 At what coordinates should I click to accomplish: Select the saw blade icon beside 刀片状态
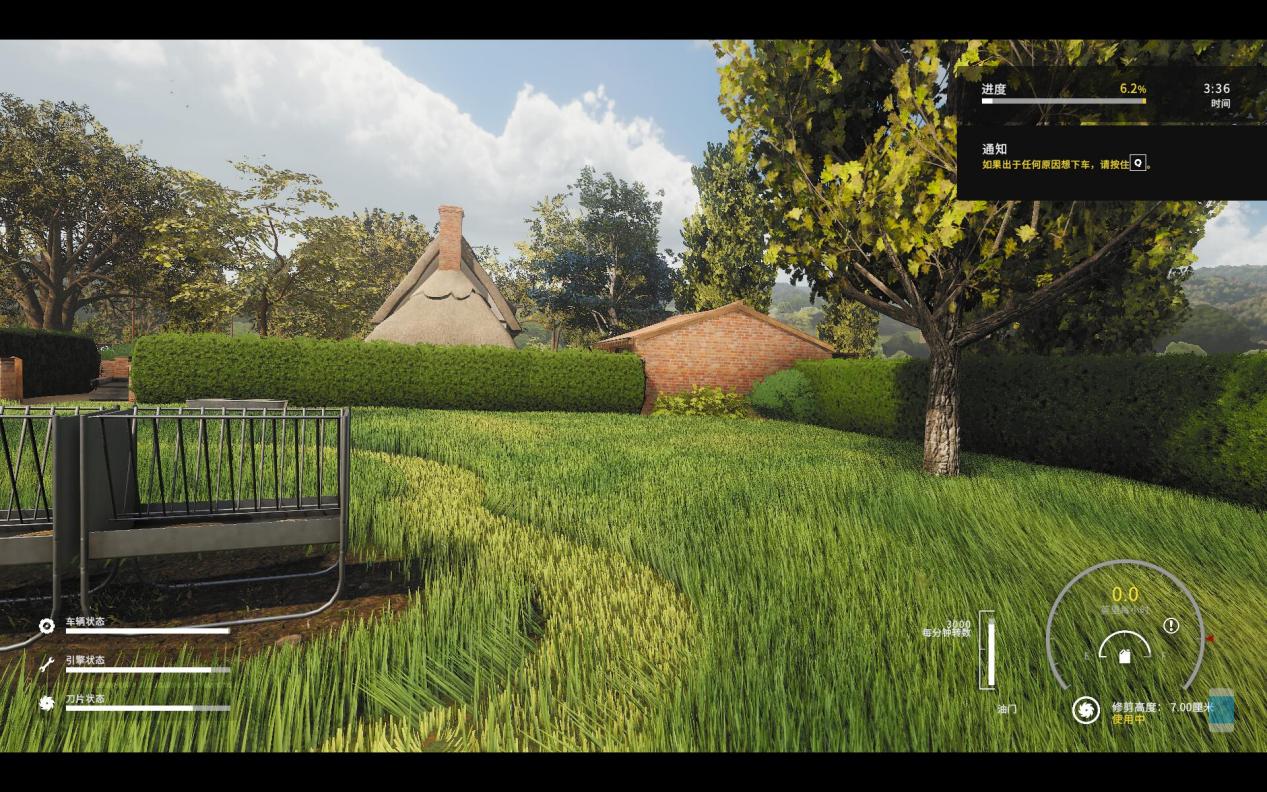pyautogui.click(x=47, y=703)
